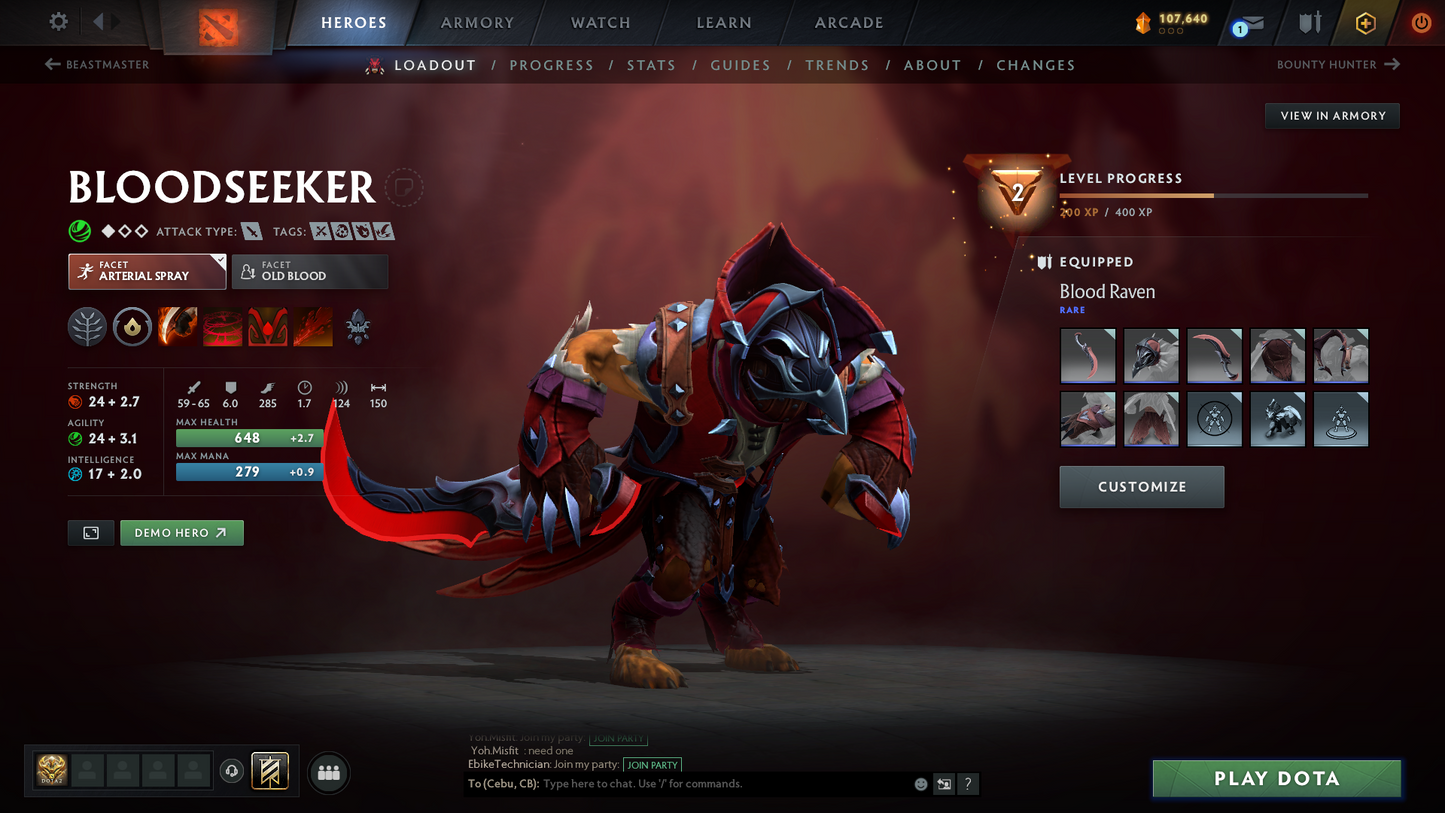Image resolution: width=1445 pixels, height=813 pixels.
Task: Switch to the Trends page
Action: pyautogui.click(x=837, y=65)
